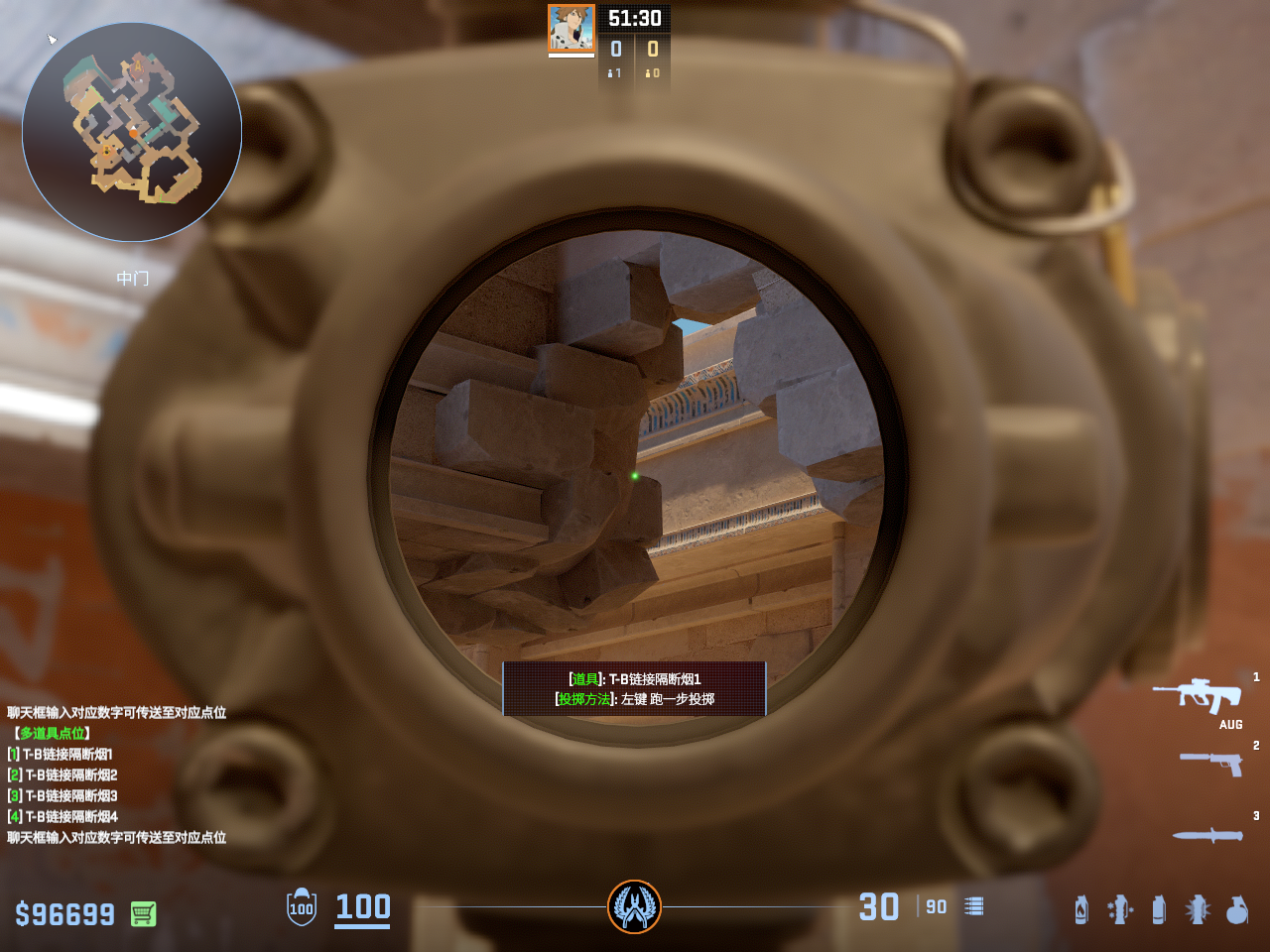Switch to the pistol weapon slot

click(1211, 763)
